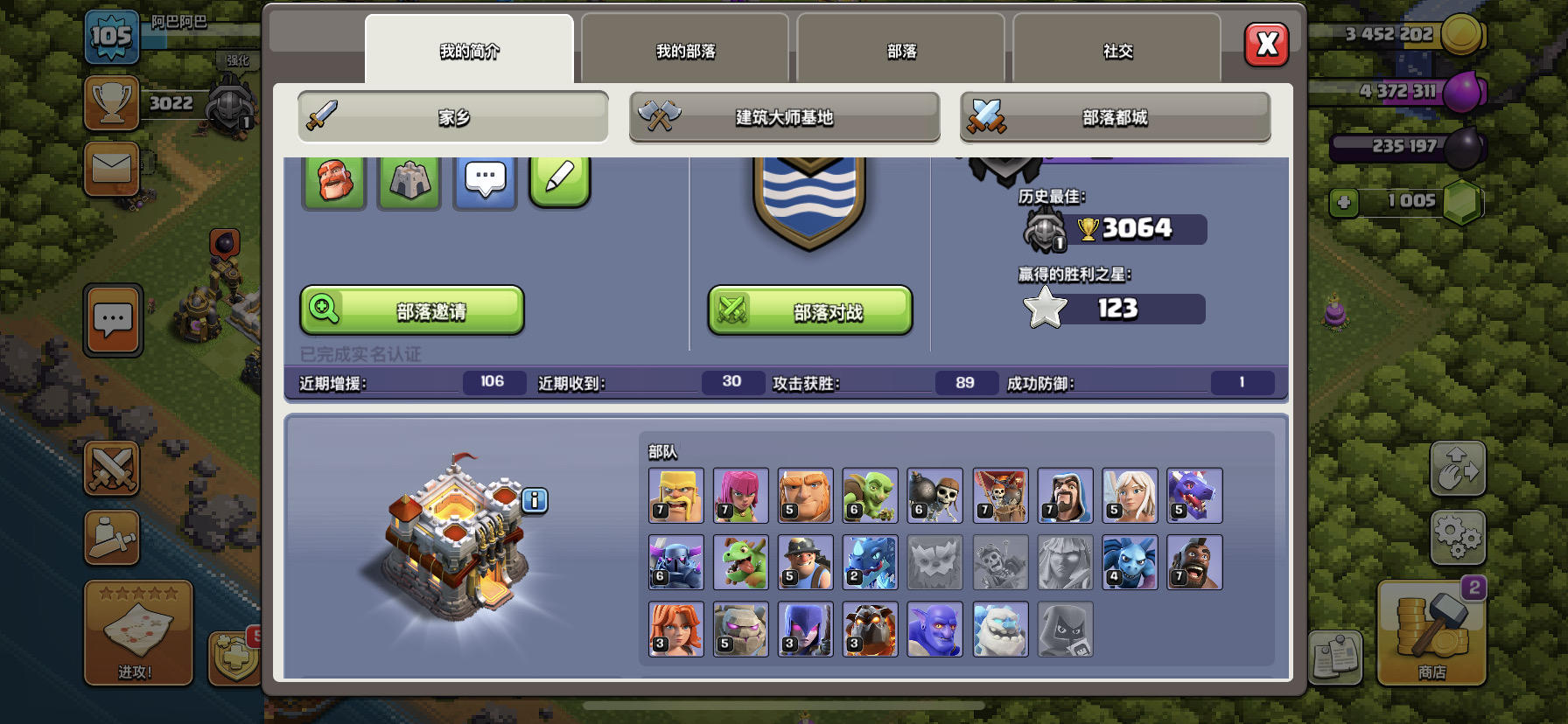The image size is (1568, 724).
Task: Open the chat bubble icon on profile
Action: click(x=484, y=179)
